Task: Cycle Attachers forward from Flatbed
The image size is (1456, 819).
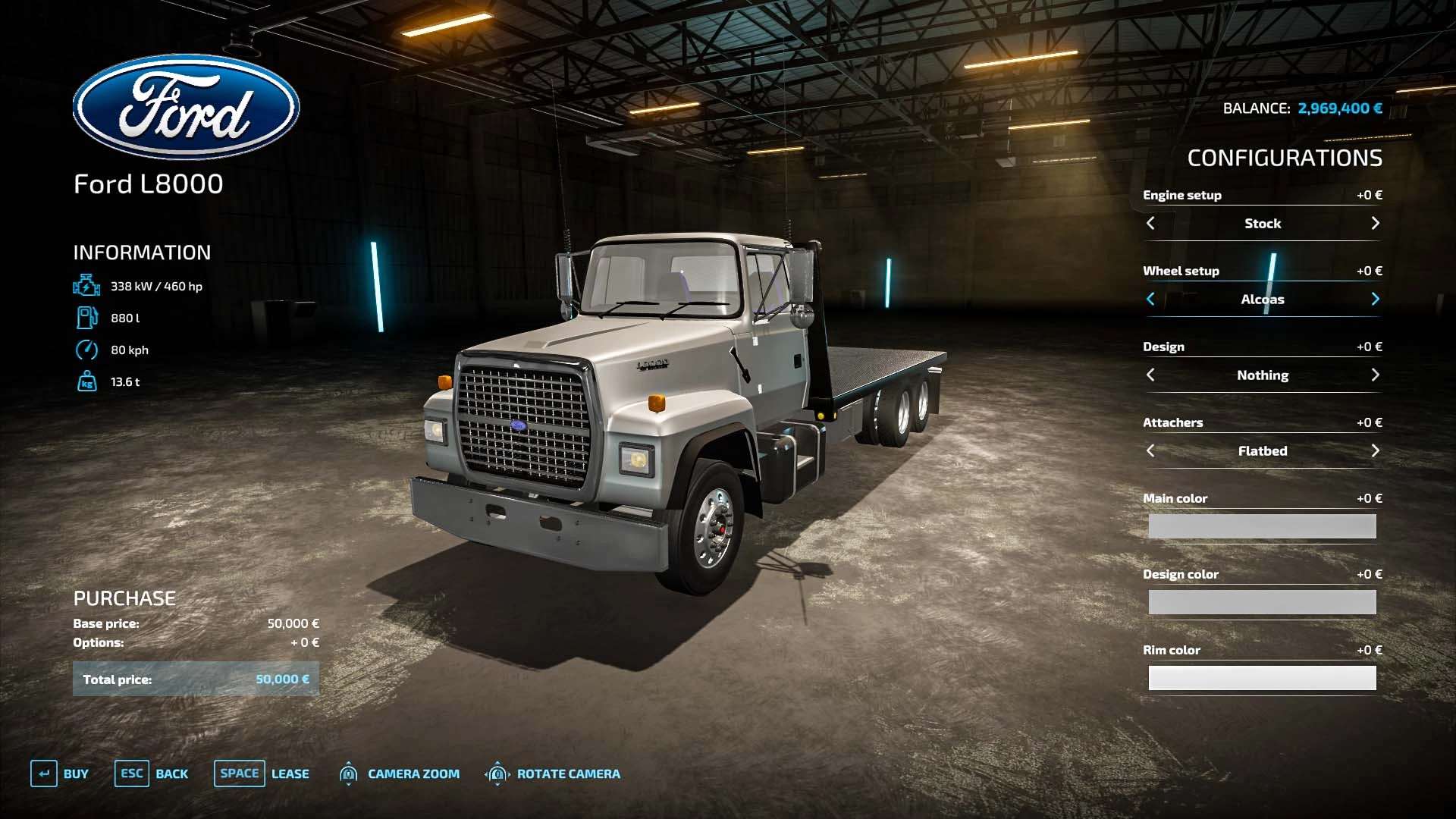Action: coord(1375,451)
